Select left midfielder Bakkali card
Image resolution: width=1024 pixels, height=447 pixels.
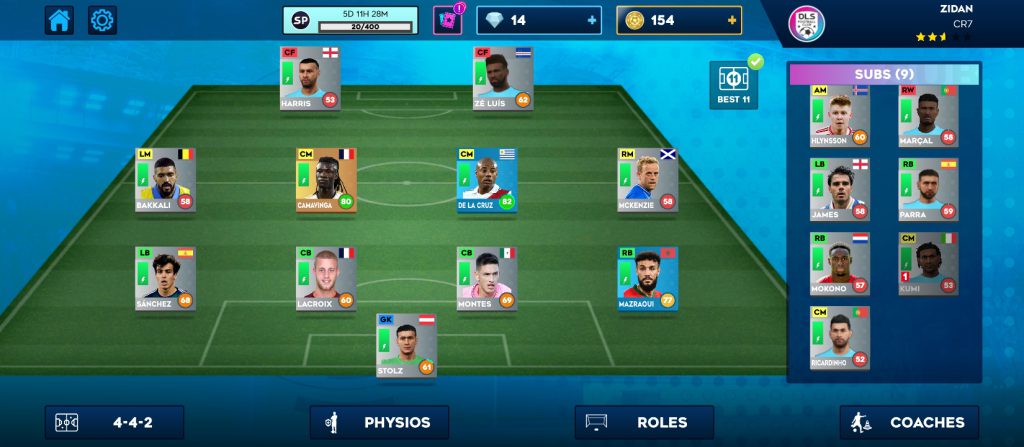click(165, 180)
